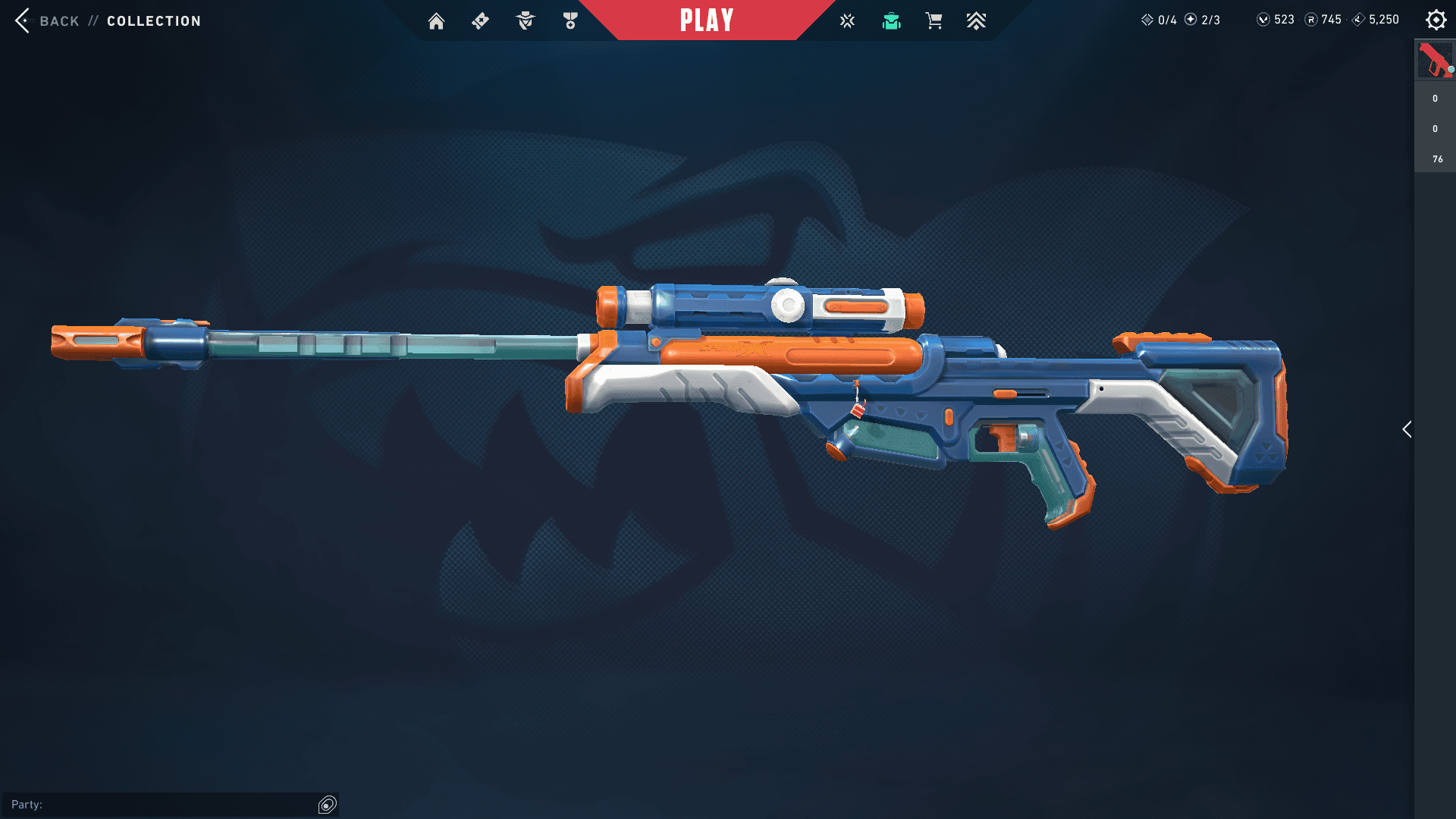Click the Party social icon at bottom
The height and width of the screenshot is (819, 1456).
[326, 804]
